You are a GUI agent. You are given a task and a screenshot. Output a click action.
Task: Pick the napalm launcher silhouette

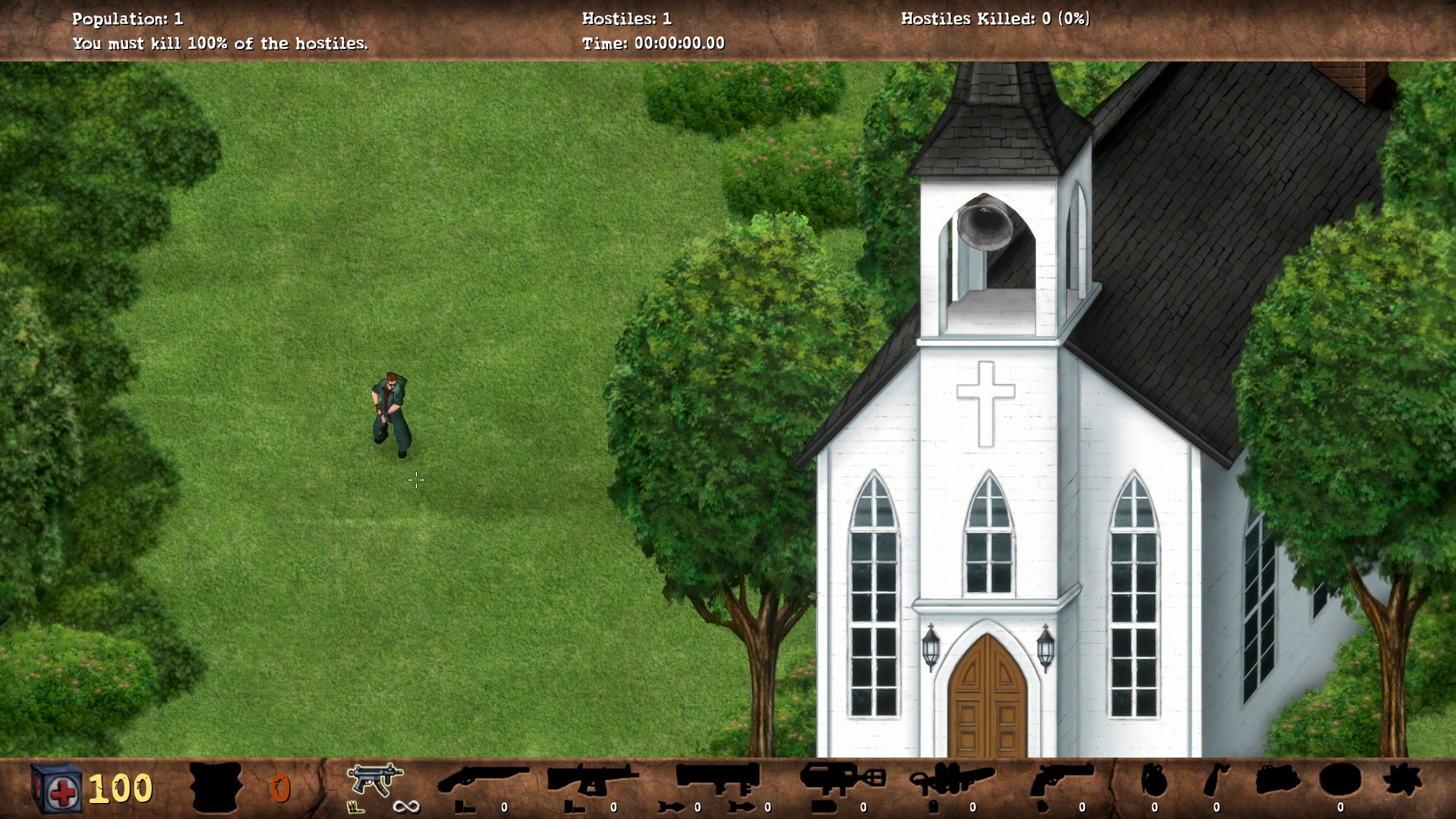843,779
